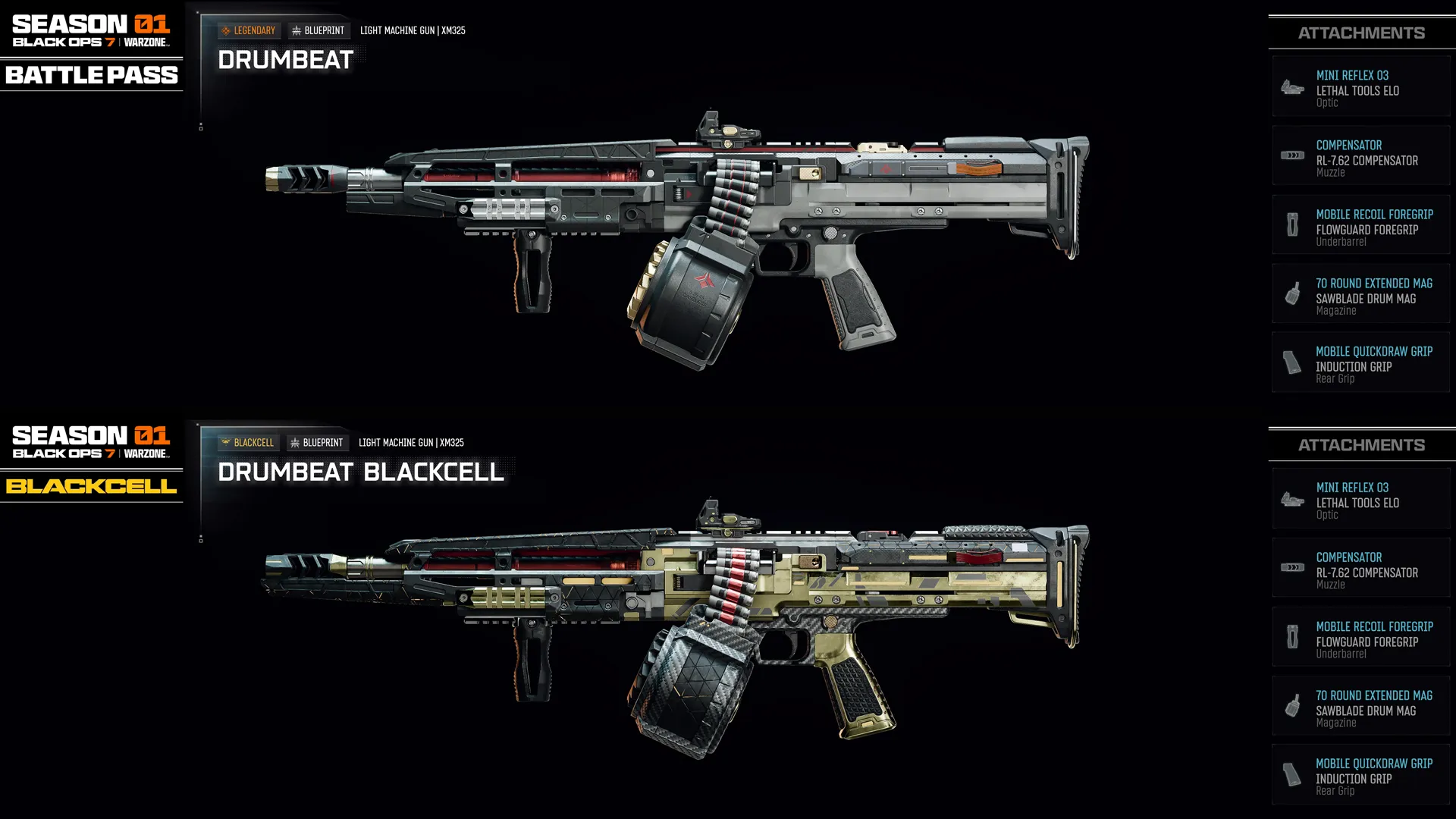Switch to the Battle Pass section
Image resolution: width=1456 pixels, height=819 pixels.
coord(91,75)
